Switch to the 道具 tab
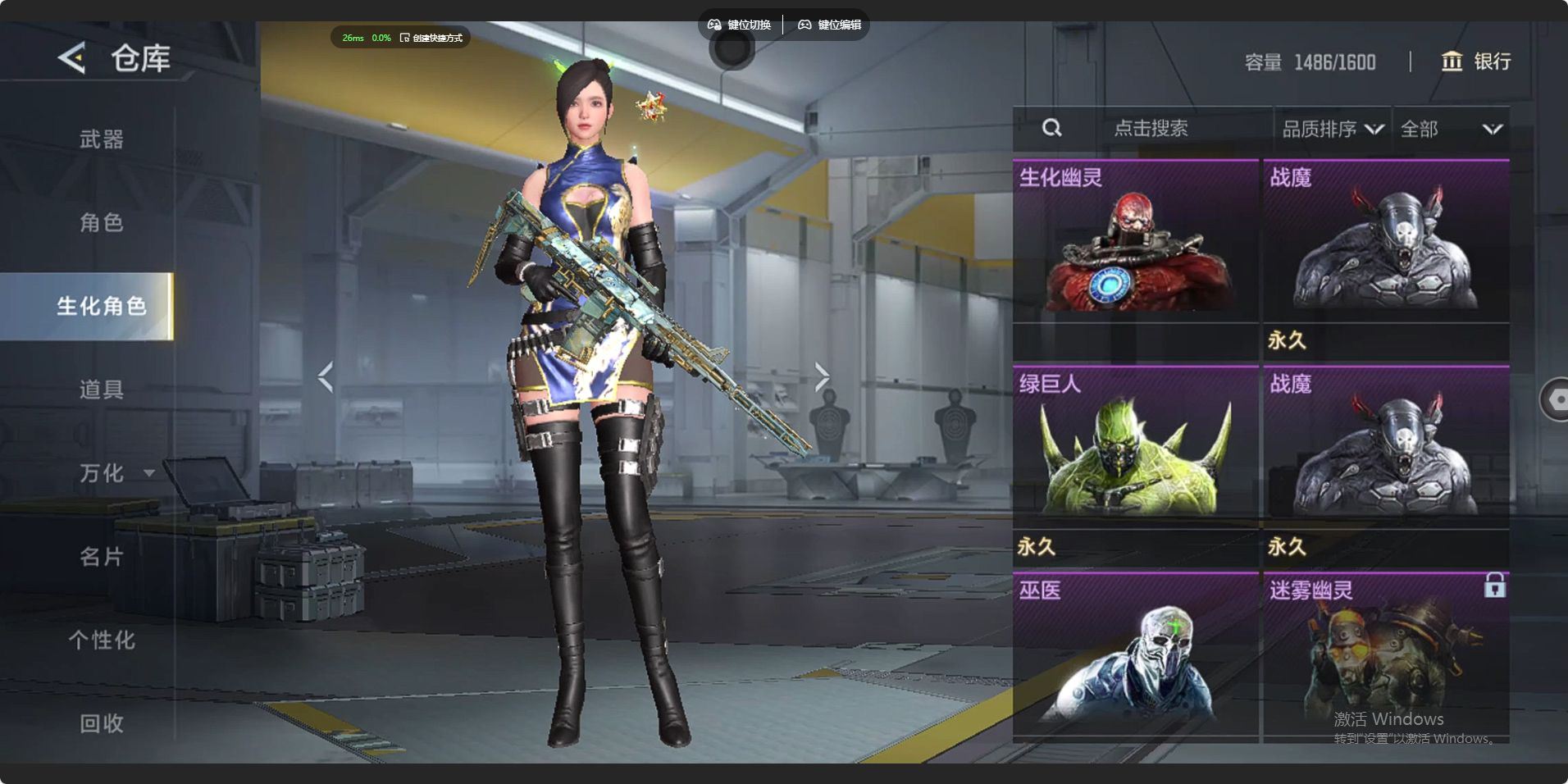 pyautogui.click(x=101, y=390)
